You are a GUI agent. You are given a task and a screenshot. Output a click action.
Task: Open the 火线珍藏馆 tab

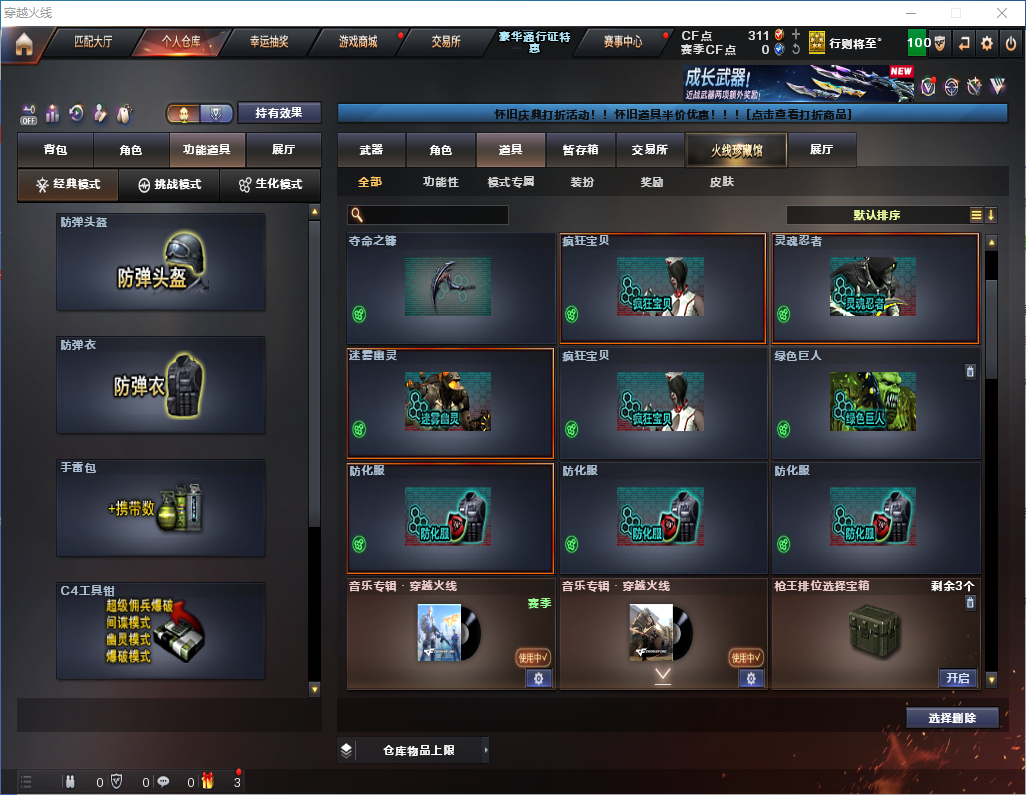coord(736,150)
